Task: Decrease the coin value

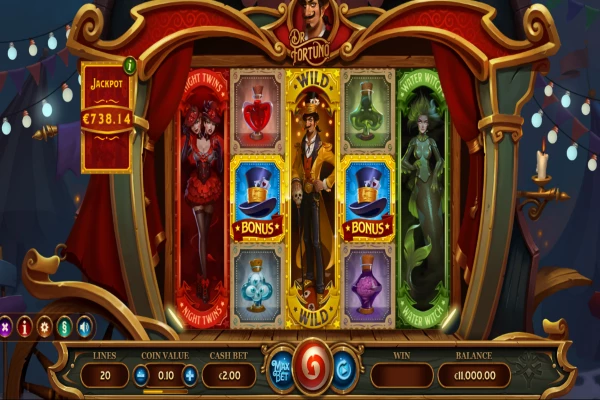Action: (141, 375)
